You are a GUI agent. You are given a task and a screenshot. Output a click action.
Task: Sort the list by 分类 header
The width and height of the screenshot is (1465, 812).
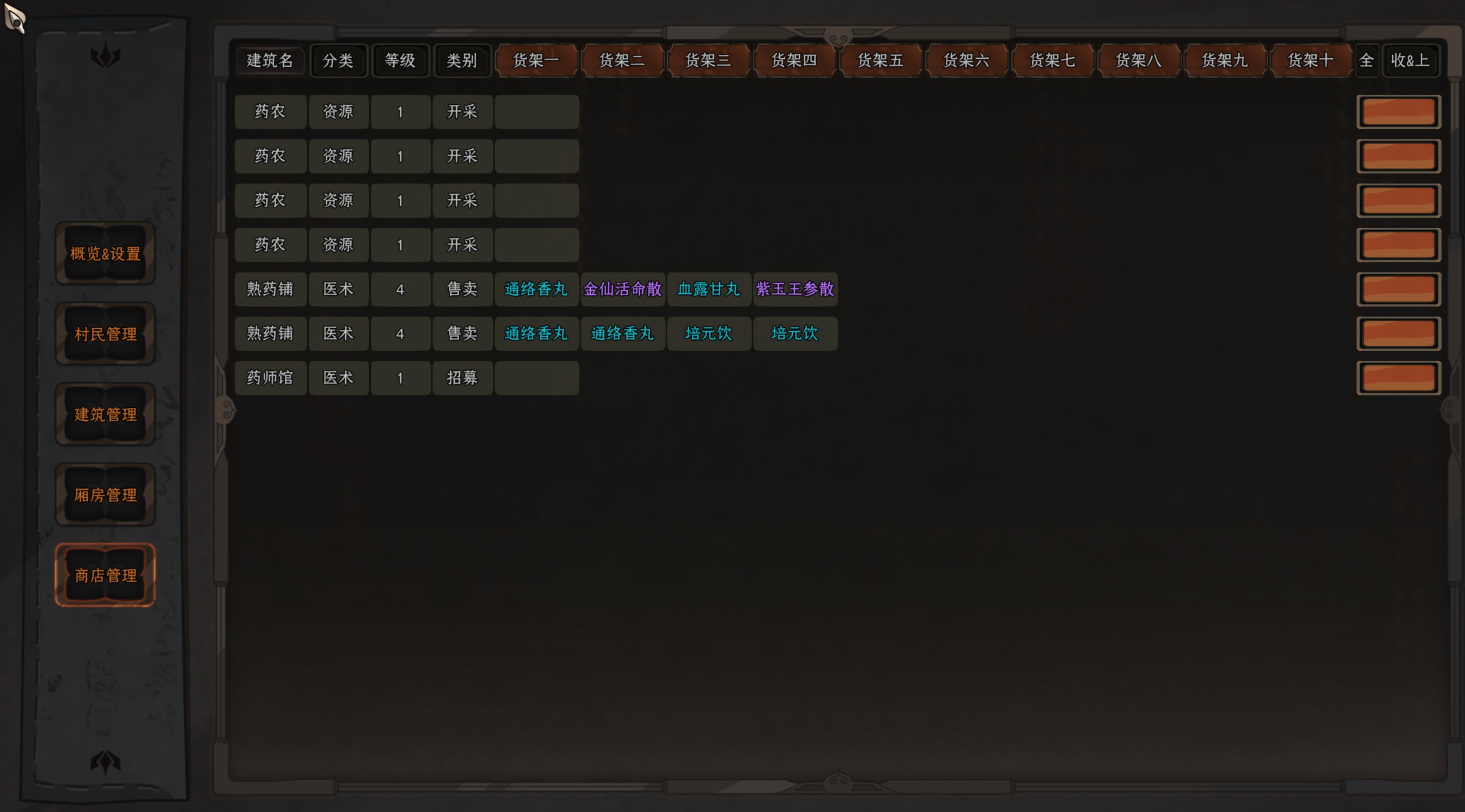pos(339,61)
